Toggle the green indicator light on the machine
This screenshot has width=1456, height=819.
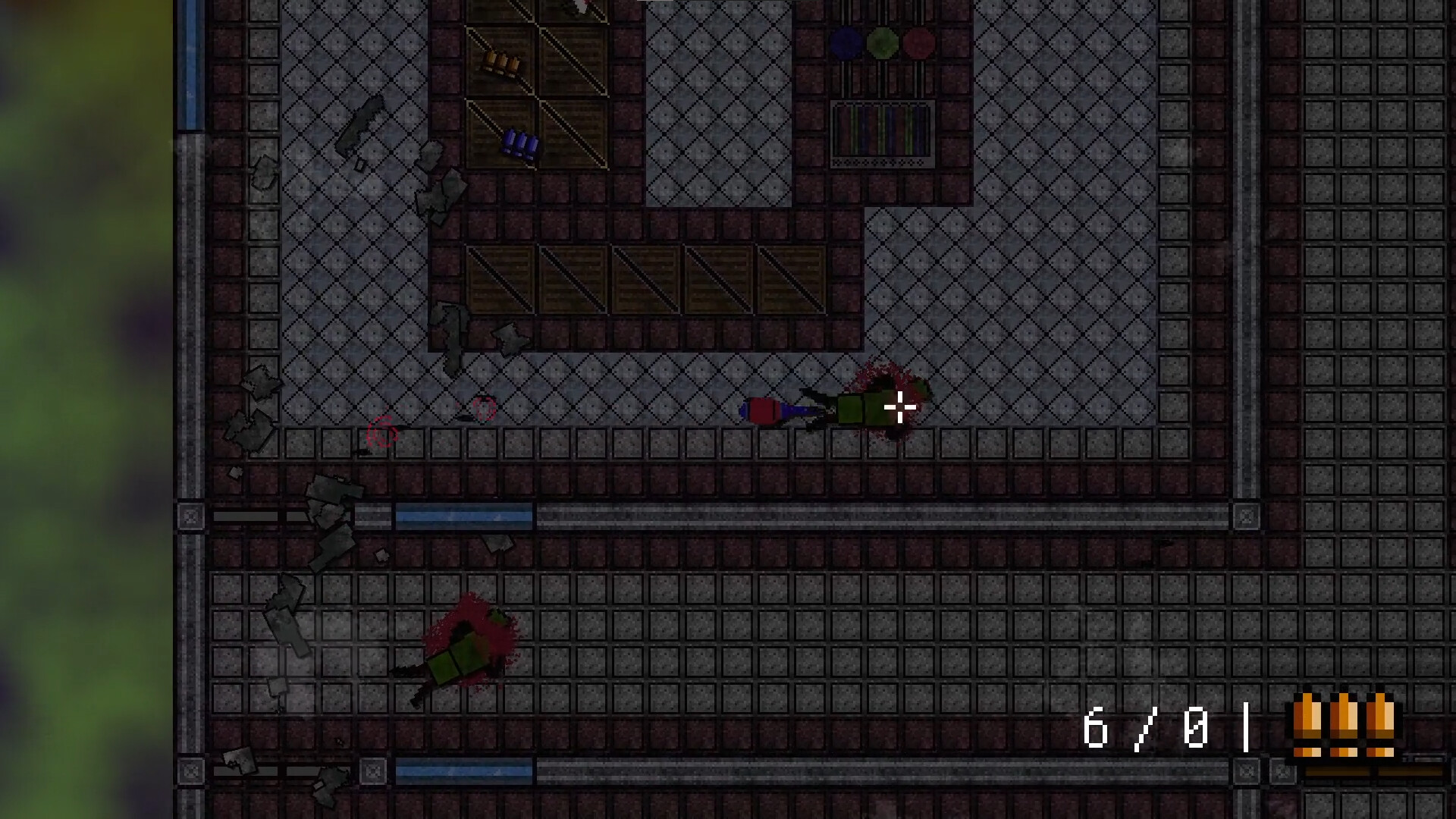880,42
